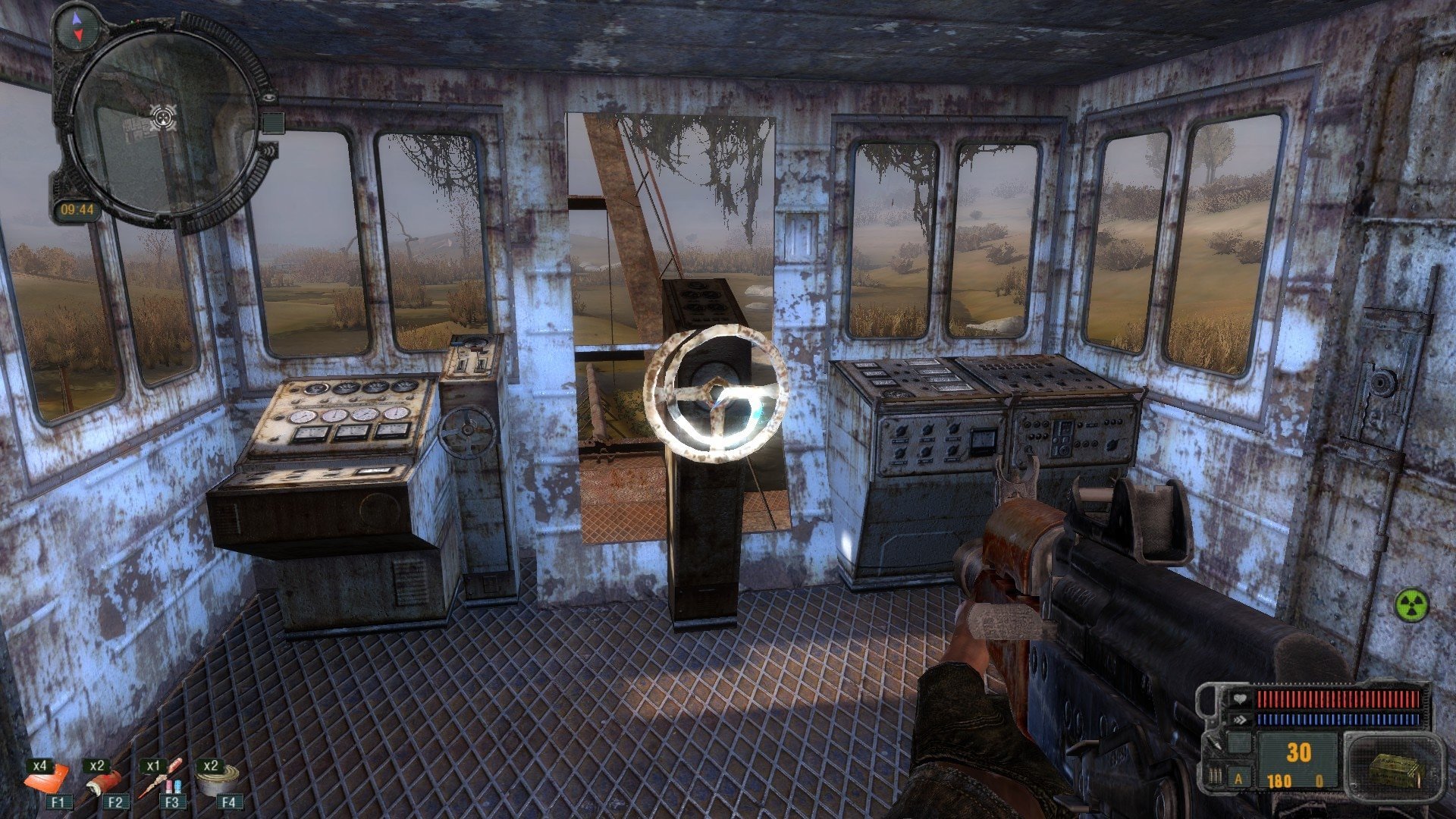The height and width of the screenshot is (819, 1456).
Task: Toggle the fire mode indicator "A"
Action: pyautogui.click(x=1239, y=779)
